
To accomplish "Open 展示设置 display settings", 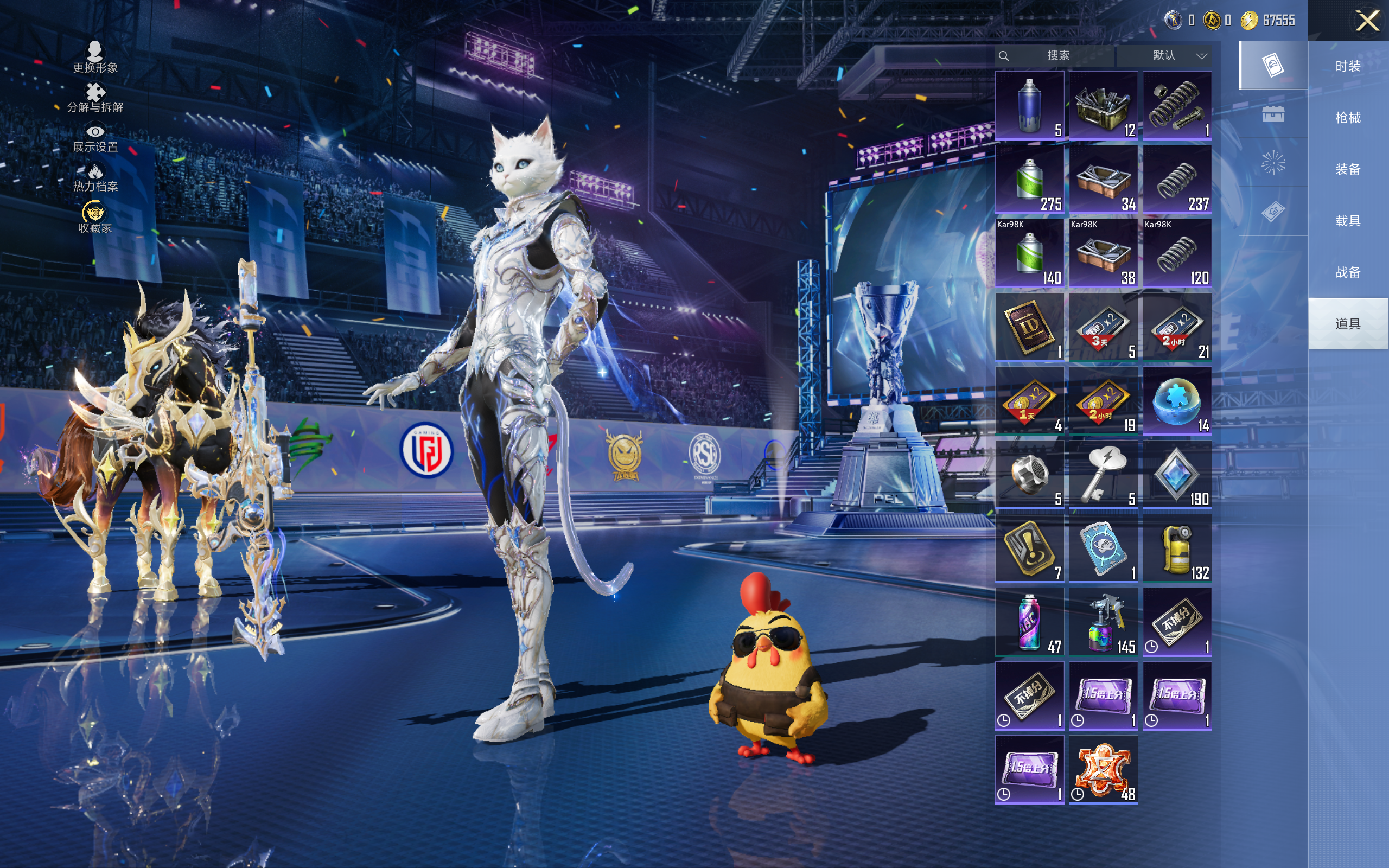I will tap(95, 138).
